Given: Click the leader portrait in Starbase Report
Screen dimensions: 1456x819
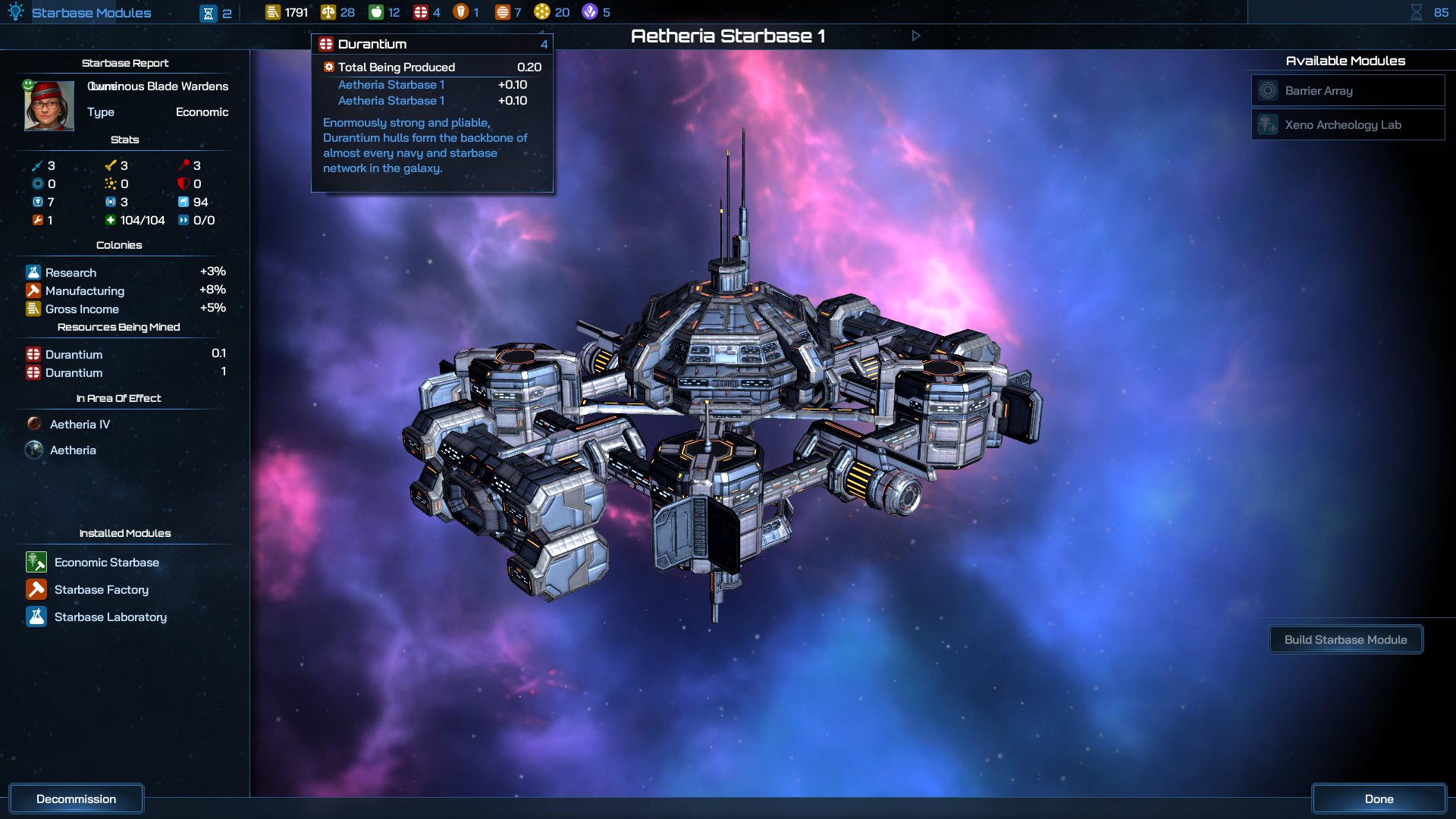Looking at the screenshot, I should [x=49, y=106].
